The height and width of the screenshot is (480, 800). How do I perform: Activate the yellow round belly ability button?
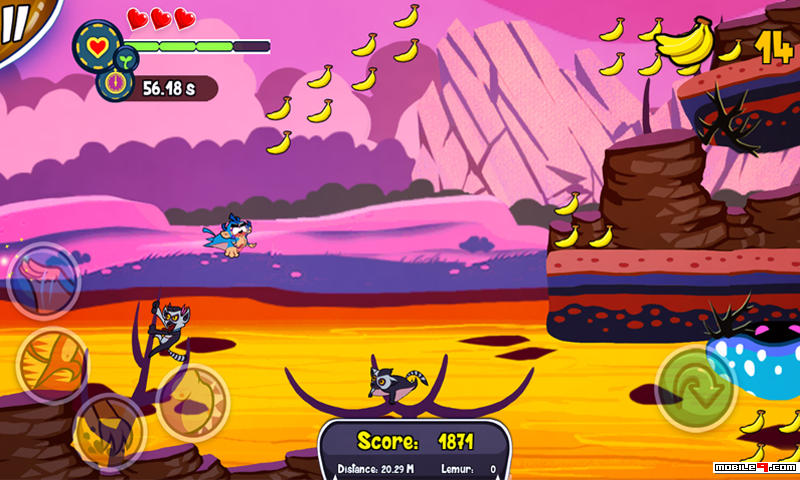point(193,401)
